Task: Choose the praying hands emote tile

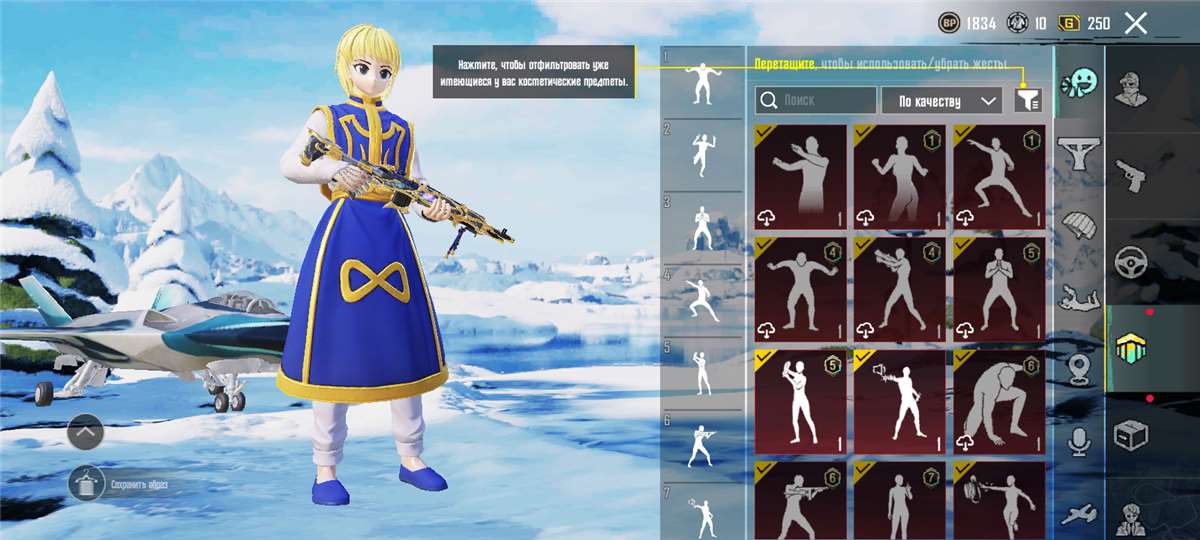Action: click(x=999, y=290)
